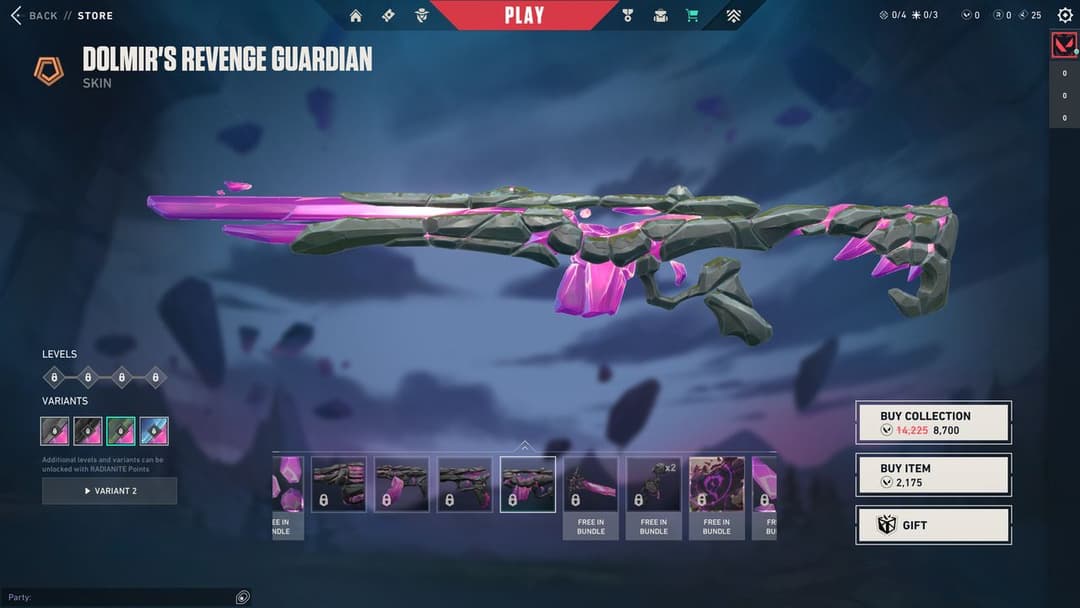The width and height of the screenshot is (1080, 608).
Task: Open the shopping cart Store tab
Action: click(x=691, y=16)
